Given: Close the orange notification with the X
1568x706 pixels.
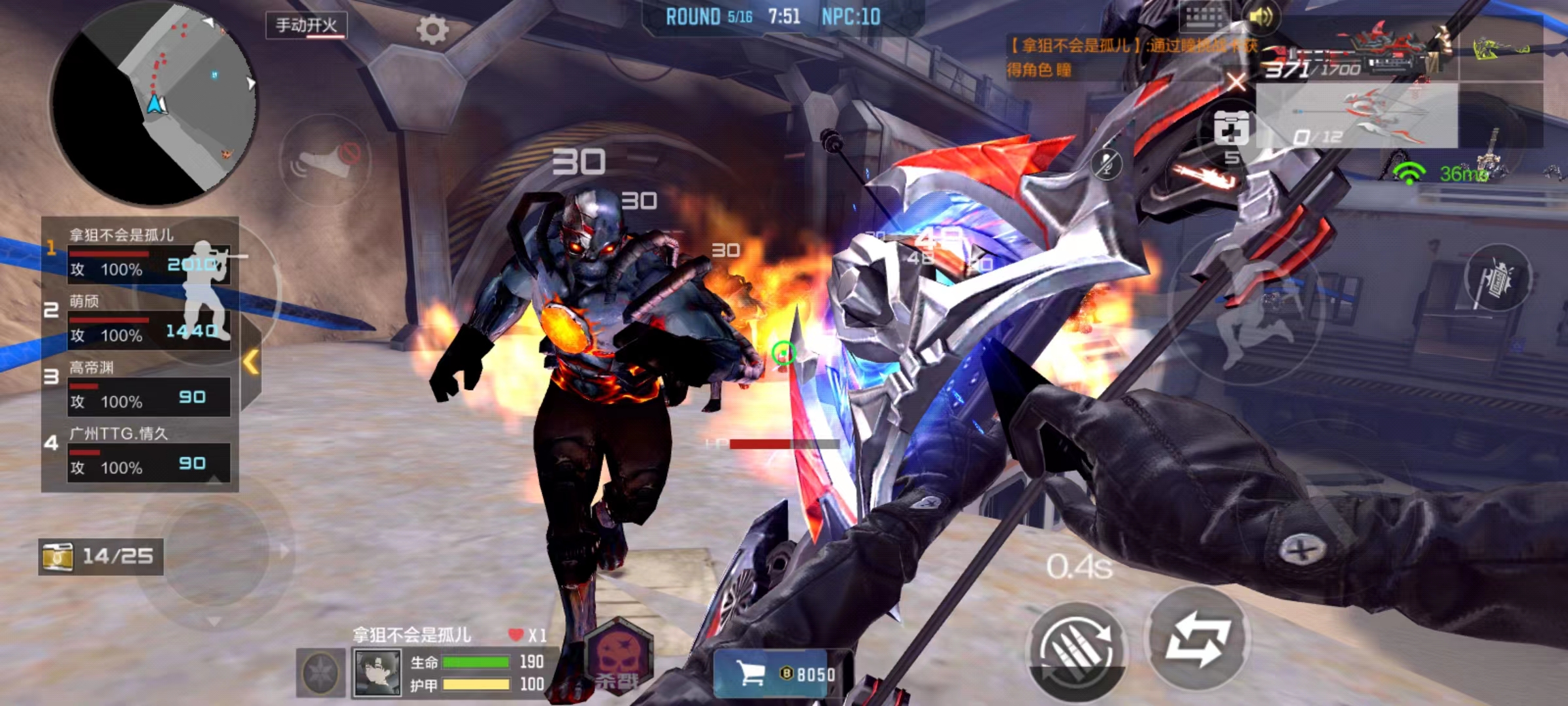Looking at the screenshot, I should [1235, 83].
